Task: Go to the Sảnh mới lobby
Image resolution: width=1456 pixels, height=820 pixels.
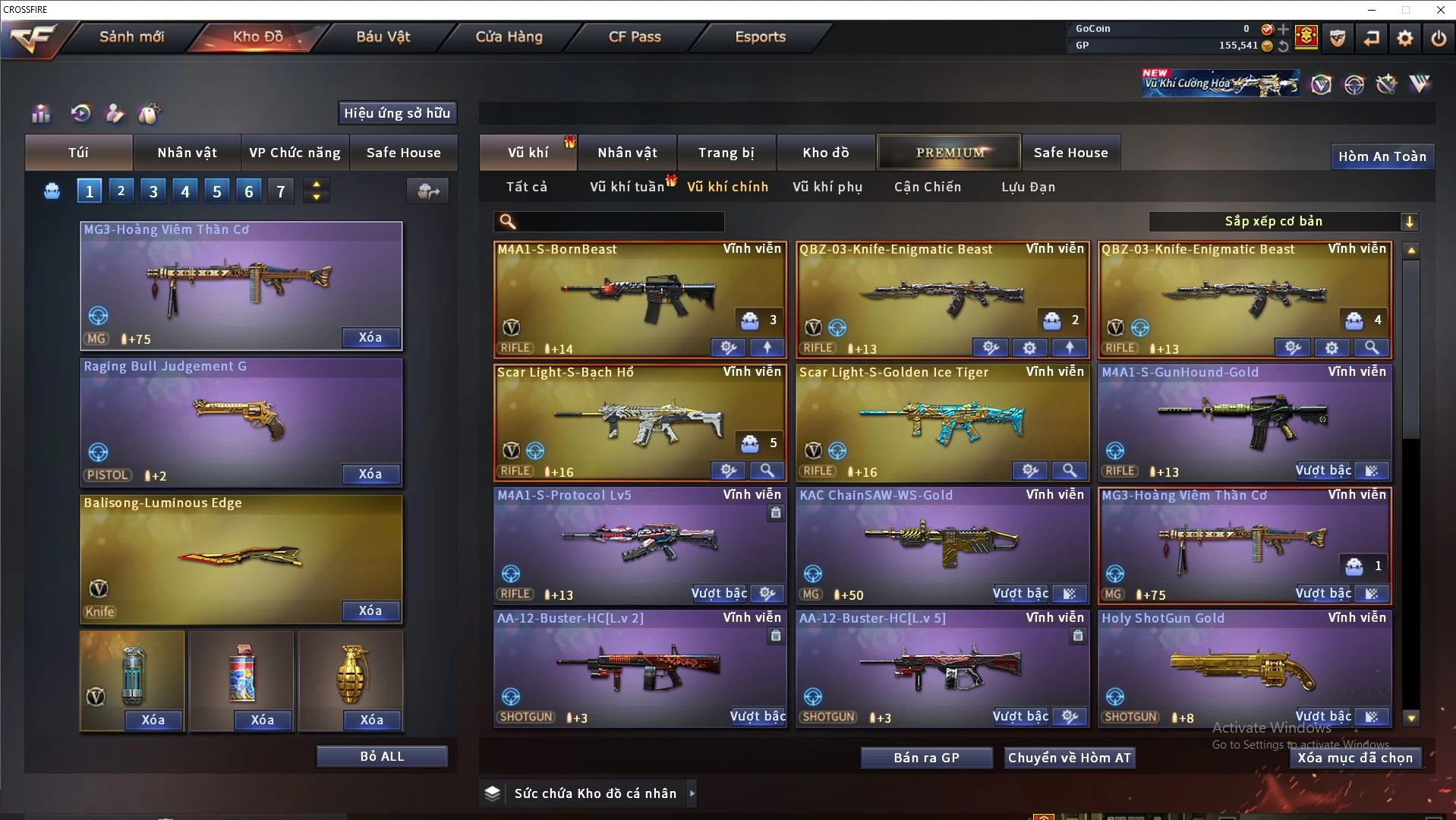Action: click(x=131, y=36)
